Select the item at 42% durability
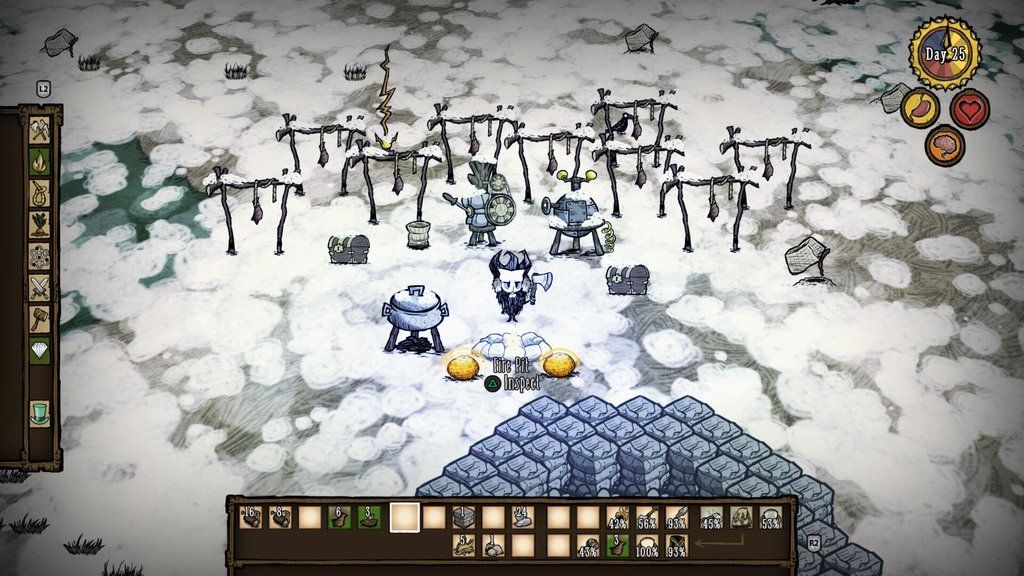The image size is (1024, 576). tap(618, 517)
